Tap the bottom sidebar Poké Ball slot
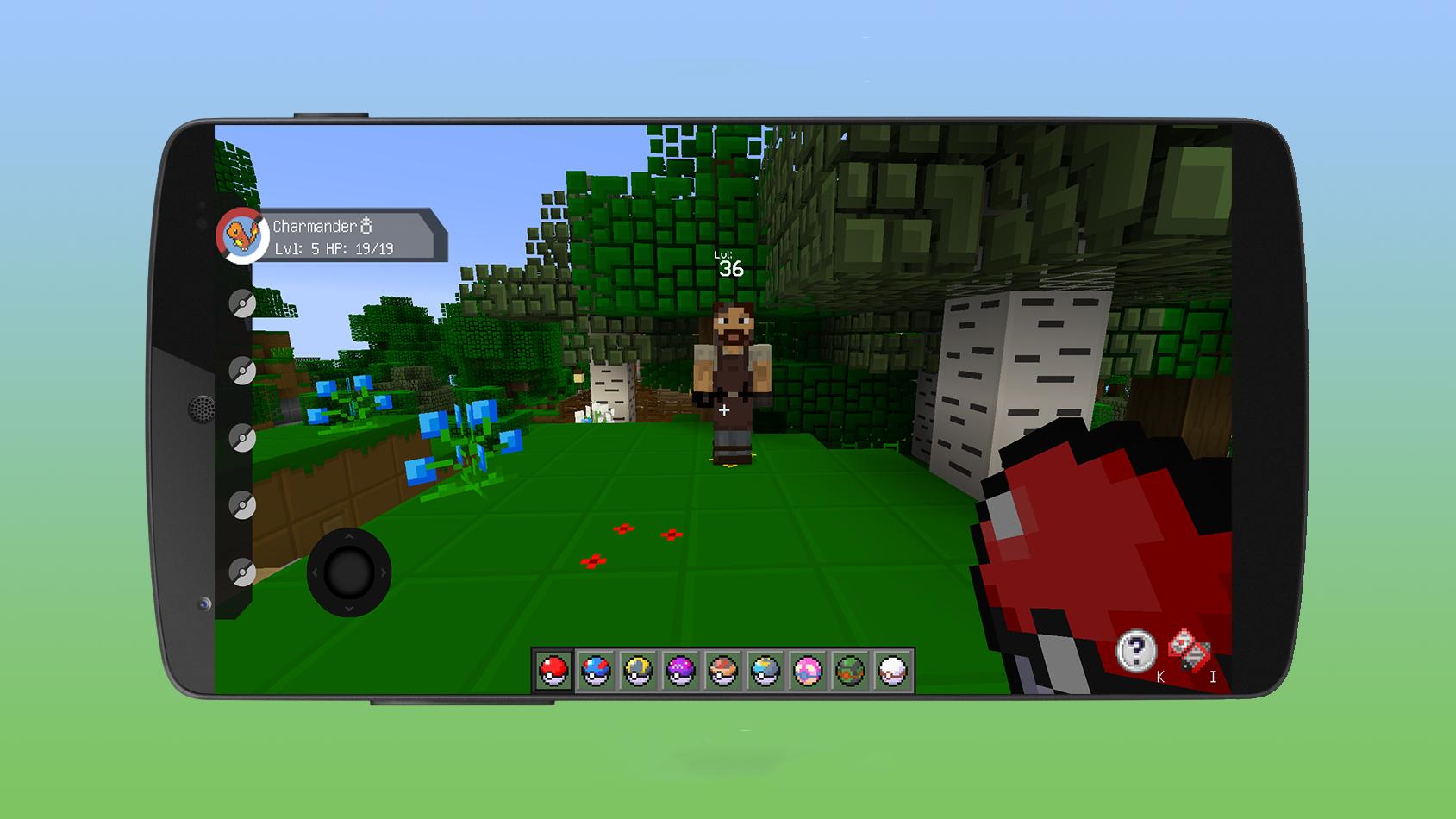Image resolution: width=1456 pixels, height=819 pixels. pos(243,560)
